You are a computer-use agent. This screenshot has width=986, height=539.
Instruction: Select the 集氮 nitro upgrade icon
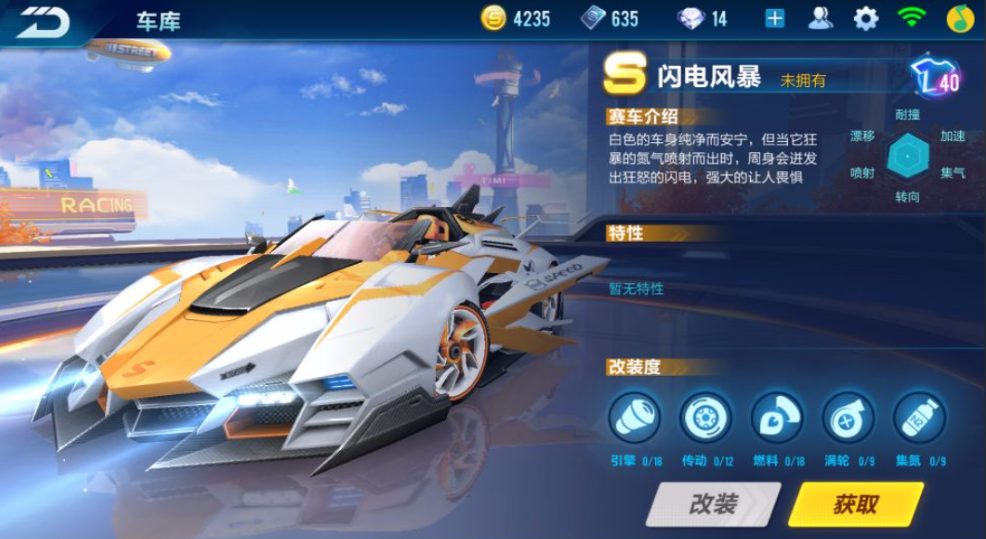919,418
